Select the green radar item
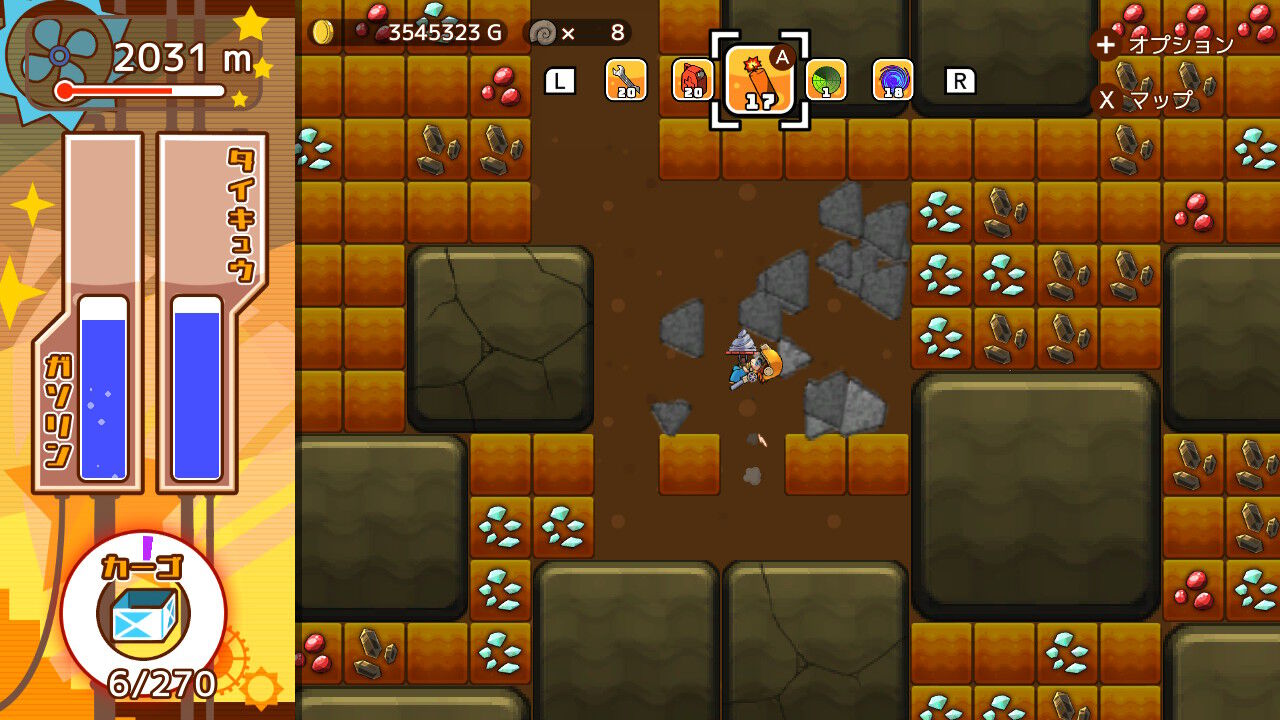The width and height of the screenshot is (1280, 720). coord(827,80)
